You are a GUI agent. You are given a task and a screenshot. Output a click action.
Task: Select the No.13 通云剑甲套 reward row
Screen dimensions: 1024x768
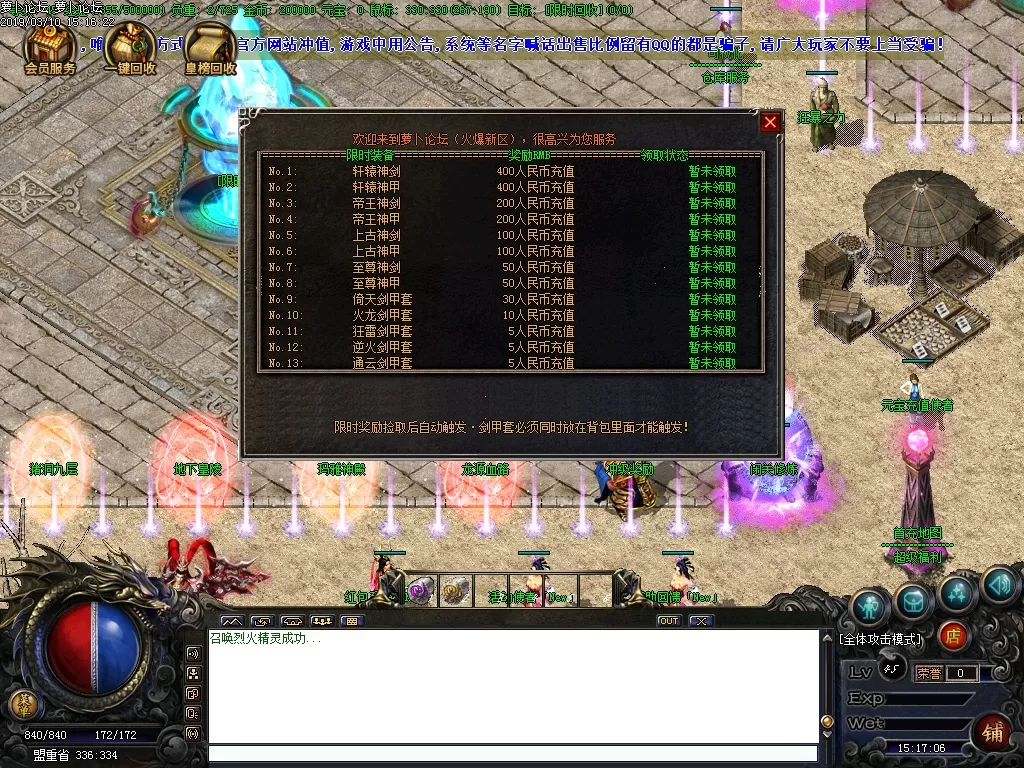[x=510, y=363]
